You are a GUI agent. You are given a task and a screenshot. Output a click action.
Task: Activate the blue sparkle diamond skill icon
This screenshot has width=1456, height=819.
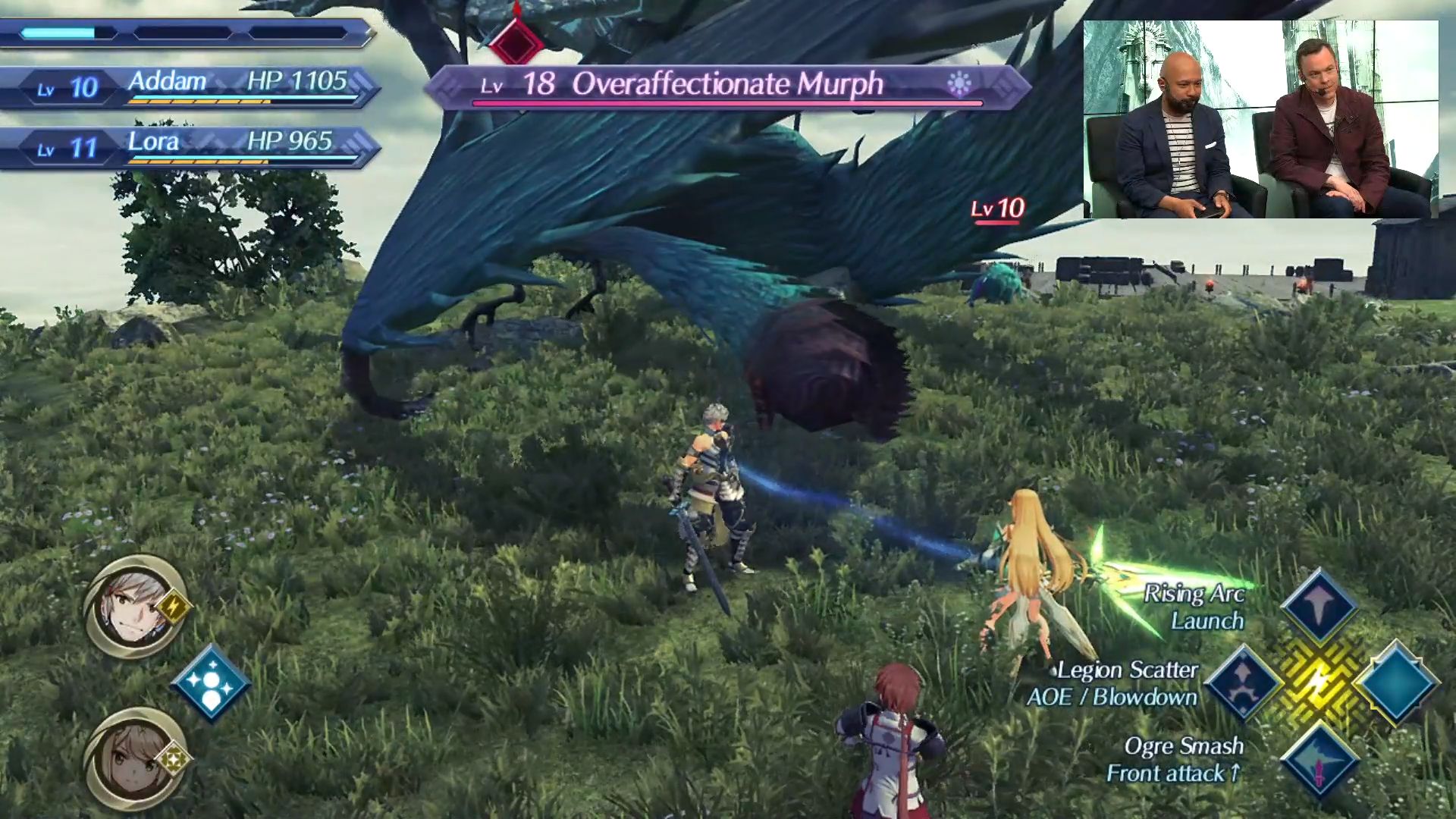[211, 682]
